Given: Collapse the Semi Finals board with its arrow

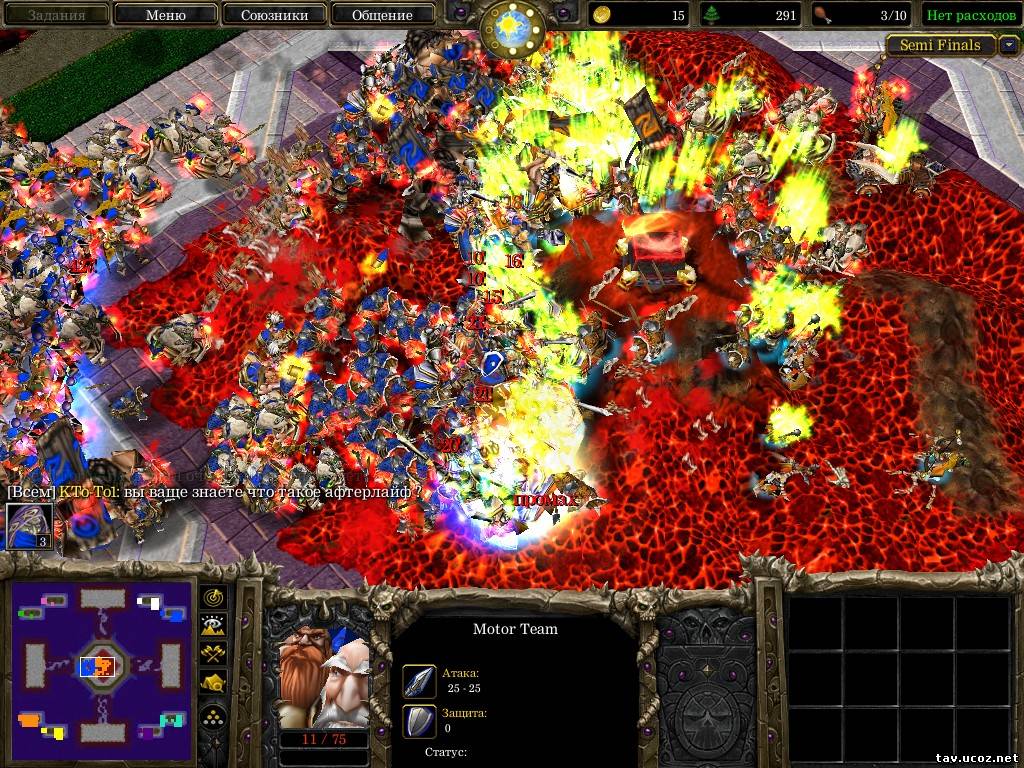Looking at the screenshot, I should pyautogui.click(x=1009, y=45).
